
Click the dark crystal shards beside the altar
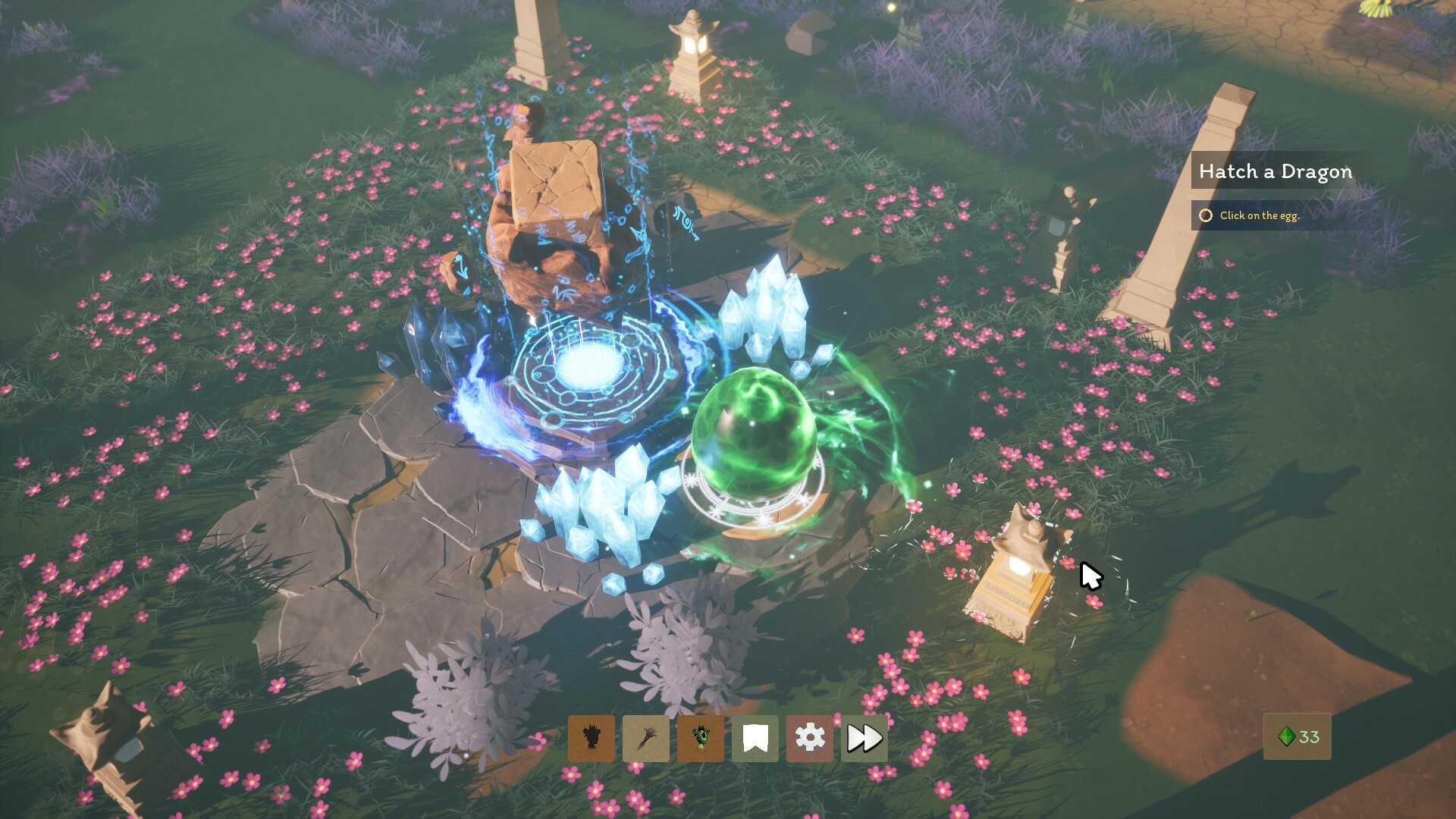click(x=436, y=334)
